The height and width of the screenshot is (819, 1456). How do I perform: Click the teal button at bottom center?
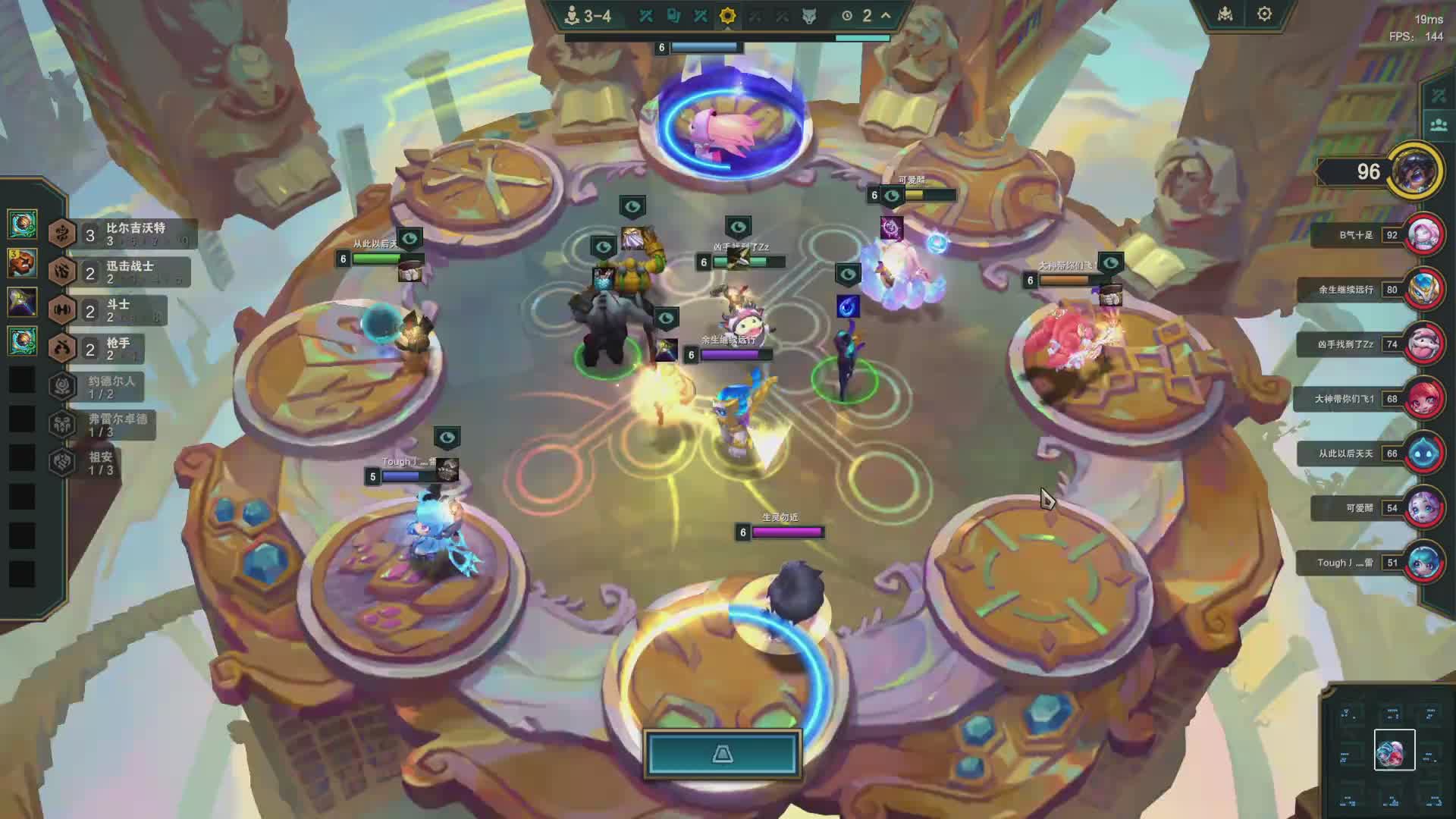coord(723,754)
